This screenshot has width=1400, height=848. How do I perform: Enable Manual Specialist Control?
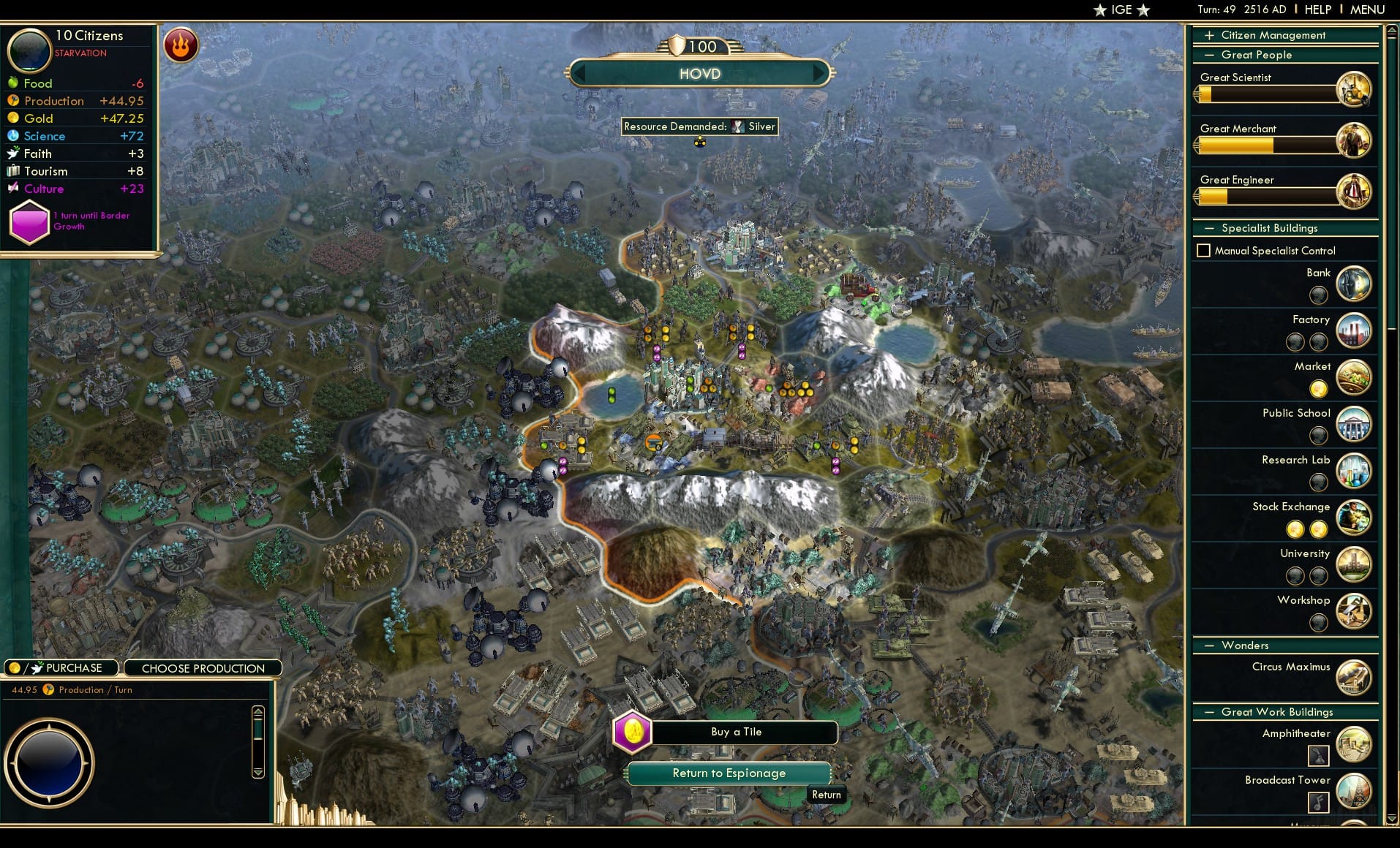(1205, 250)
